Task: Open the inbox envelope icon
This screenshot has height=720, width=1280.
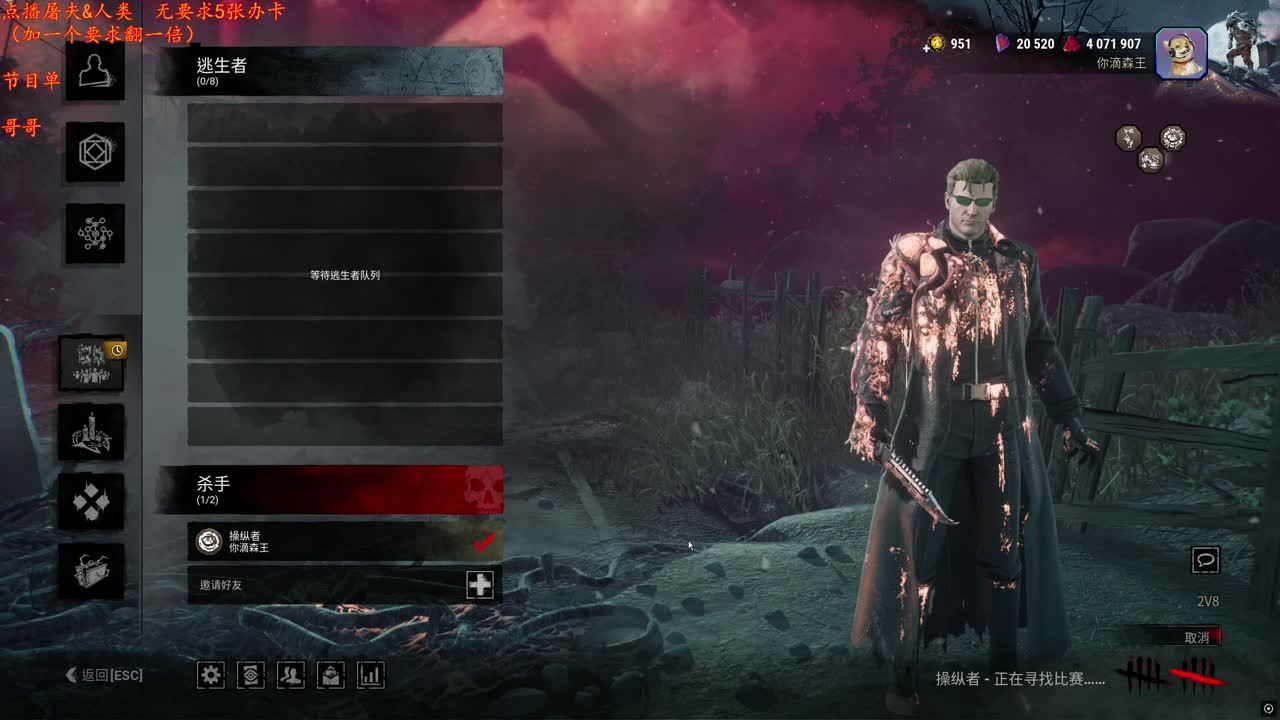Action: (331, 675)
